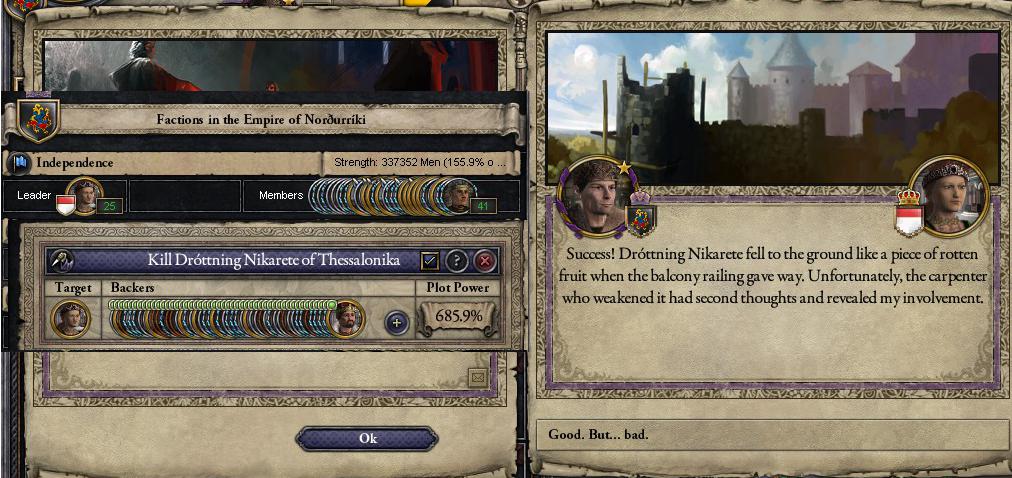The image size is (1012, 478).
Task: Select the last faction member portrait
Action: 458,197
